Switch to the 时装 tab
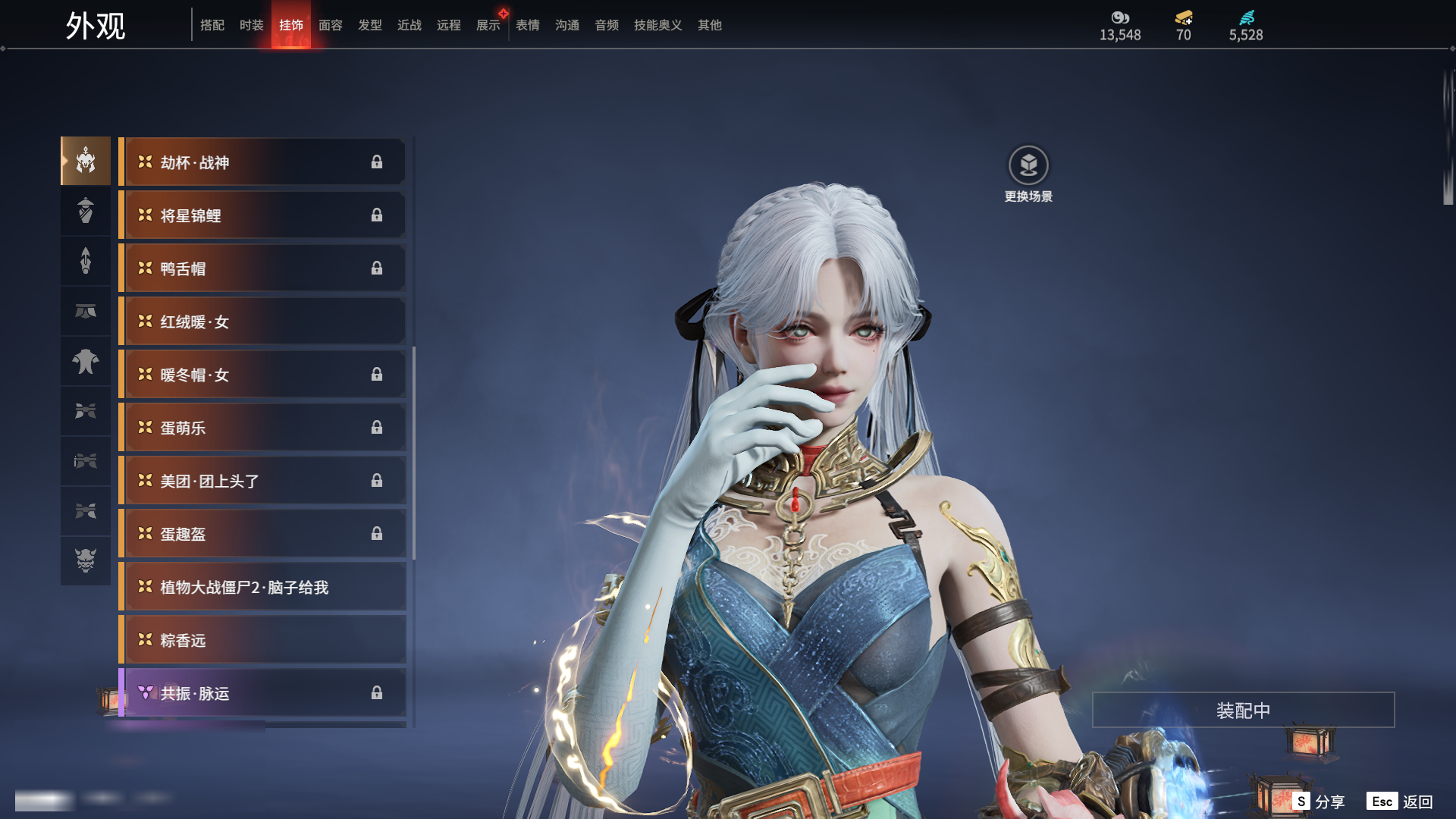 click(251, 25)
